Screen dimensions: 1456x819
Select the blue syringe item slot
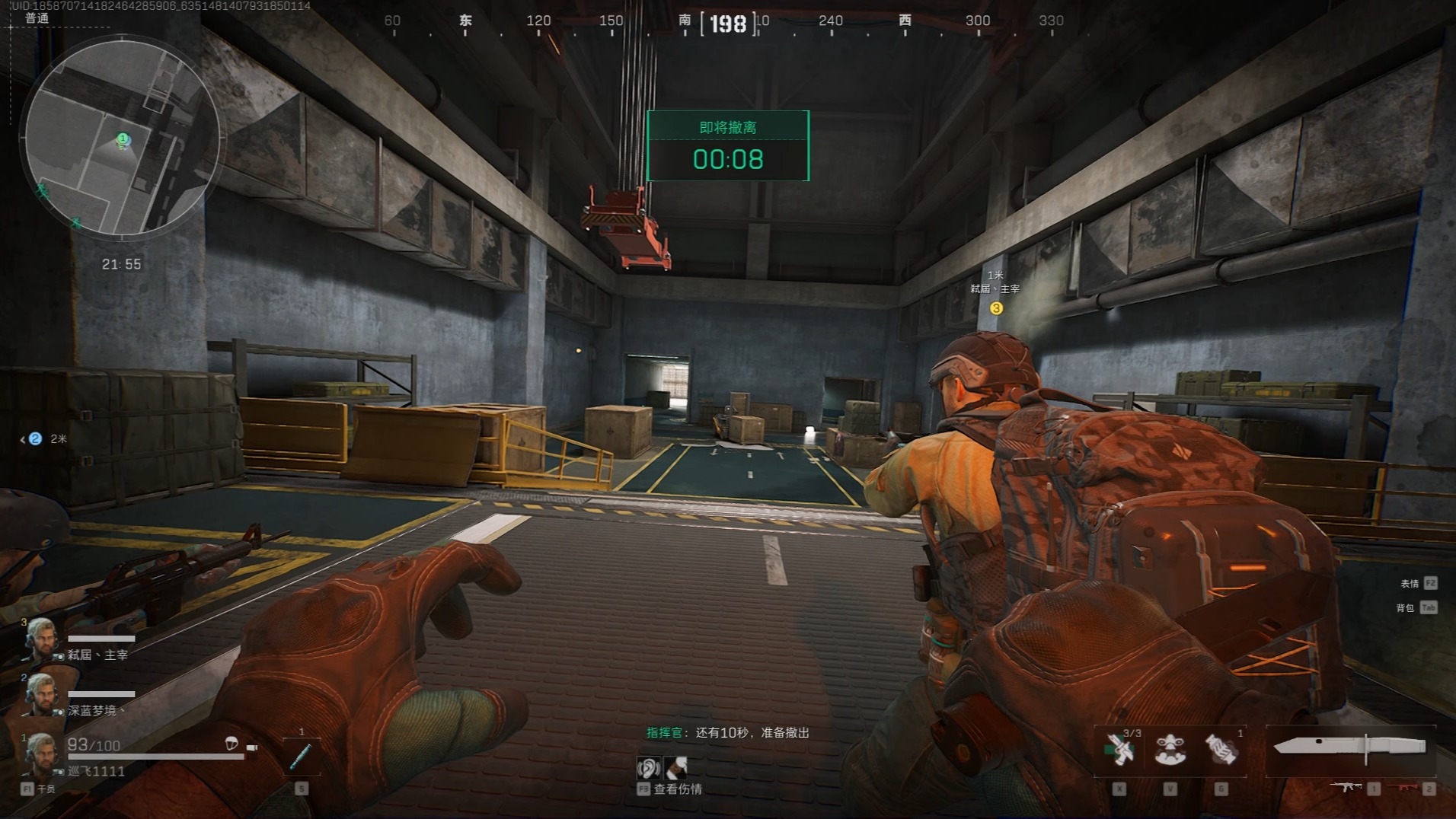pos(300,756)
